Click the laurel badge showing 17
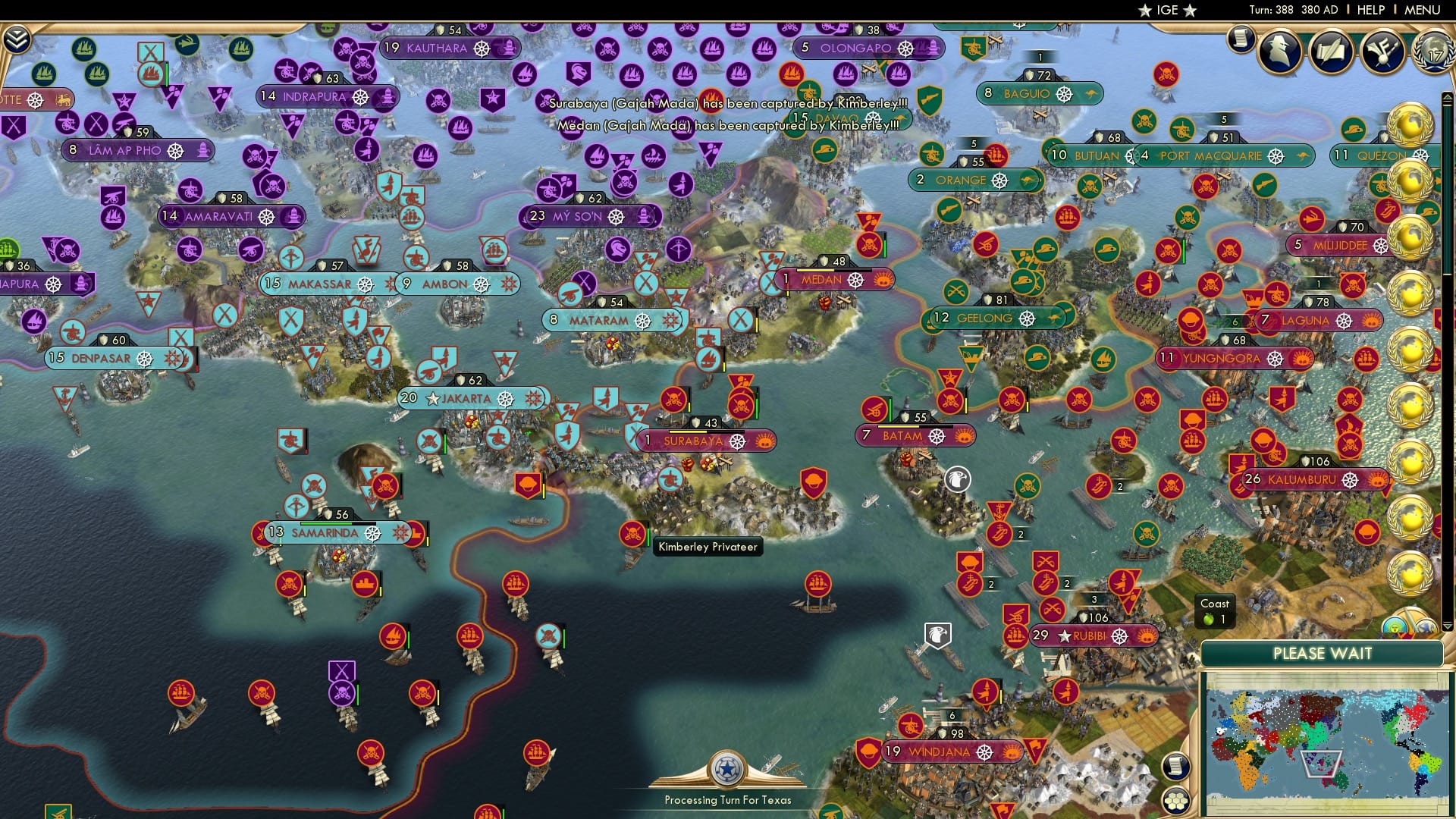 1436,53
